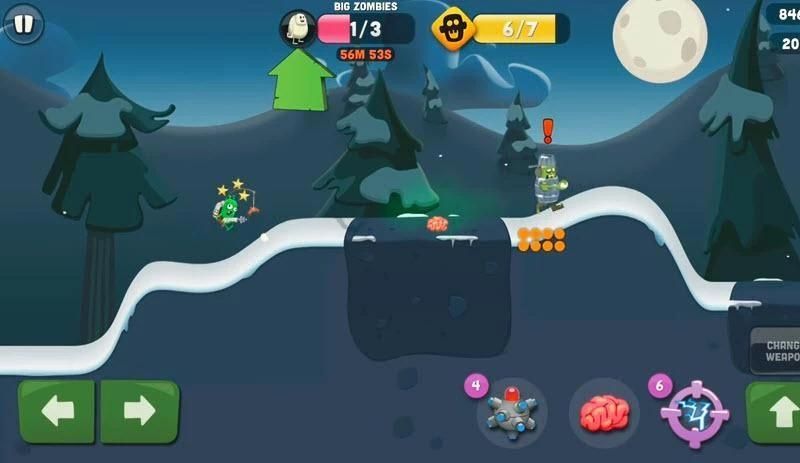Throw brain bait
This screenshot has height=463, width=800.
603,412
